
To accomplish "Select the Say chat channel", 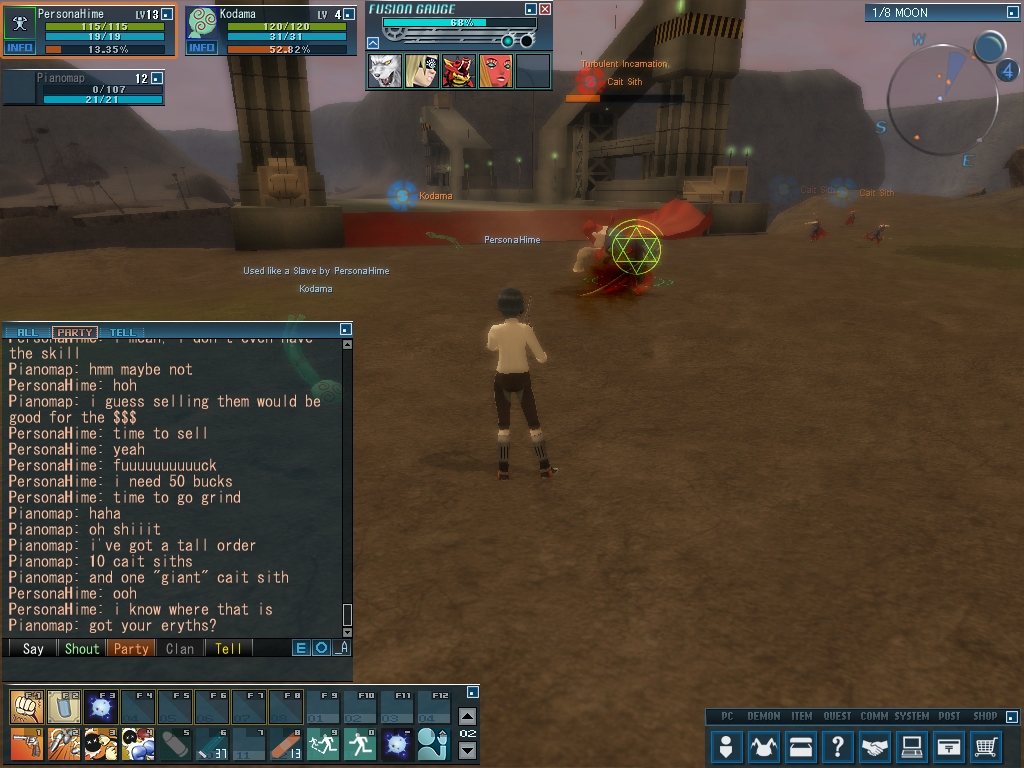I will pyautogui.click(x=33, y=648).
